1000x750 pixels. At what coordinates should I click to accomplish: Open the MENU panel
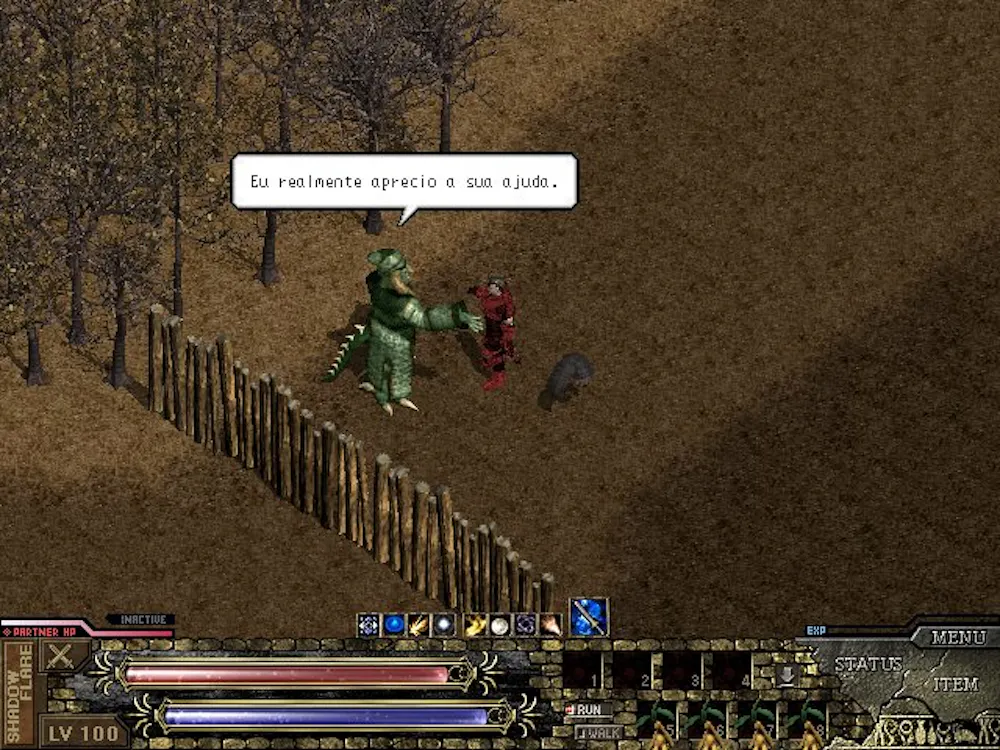click(x=958, y=637)
